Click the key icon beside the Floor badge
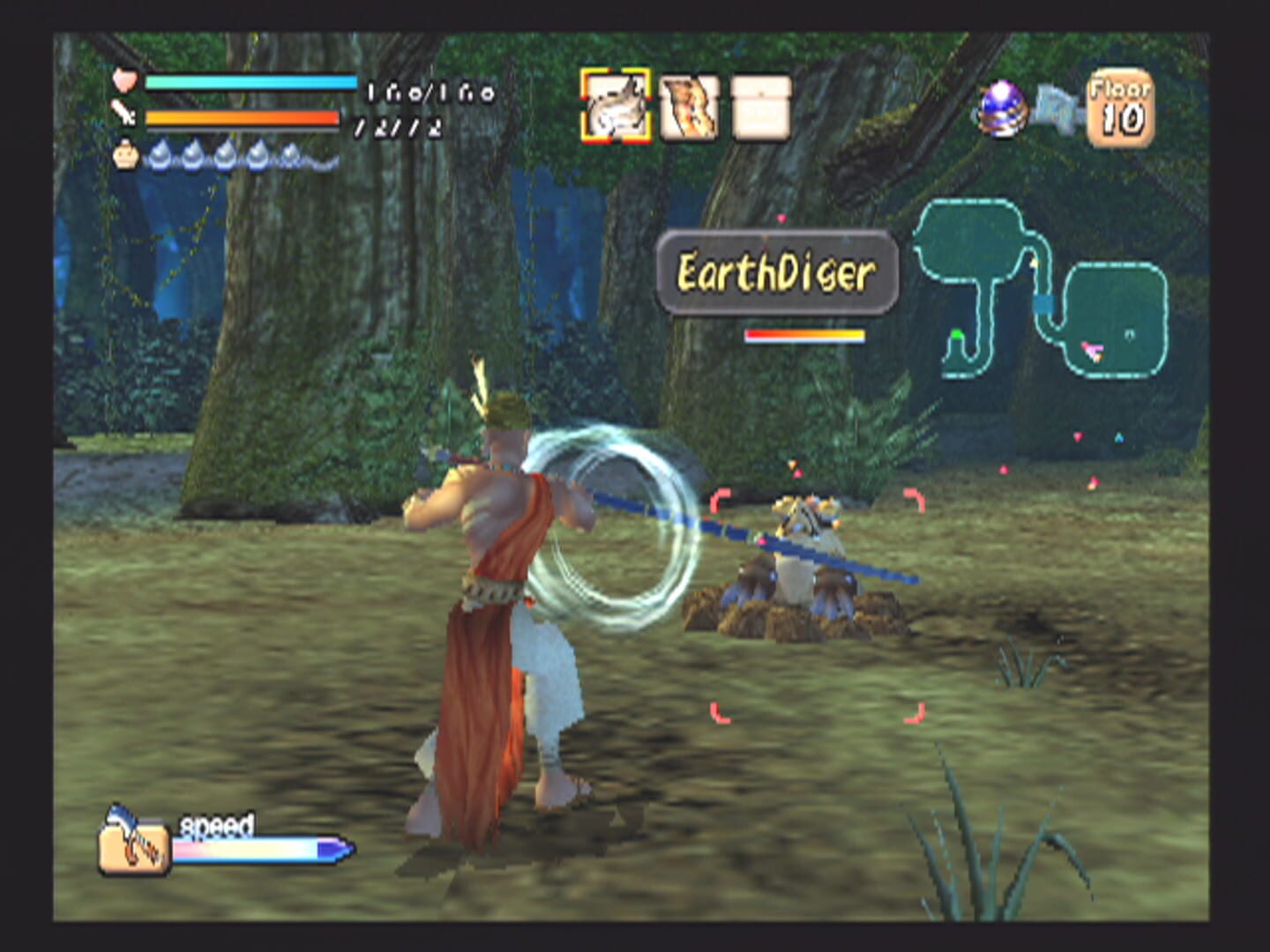This screenshot has height=952, width=1270. 1059,106
